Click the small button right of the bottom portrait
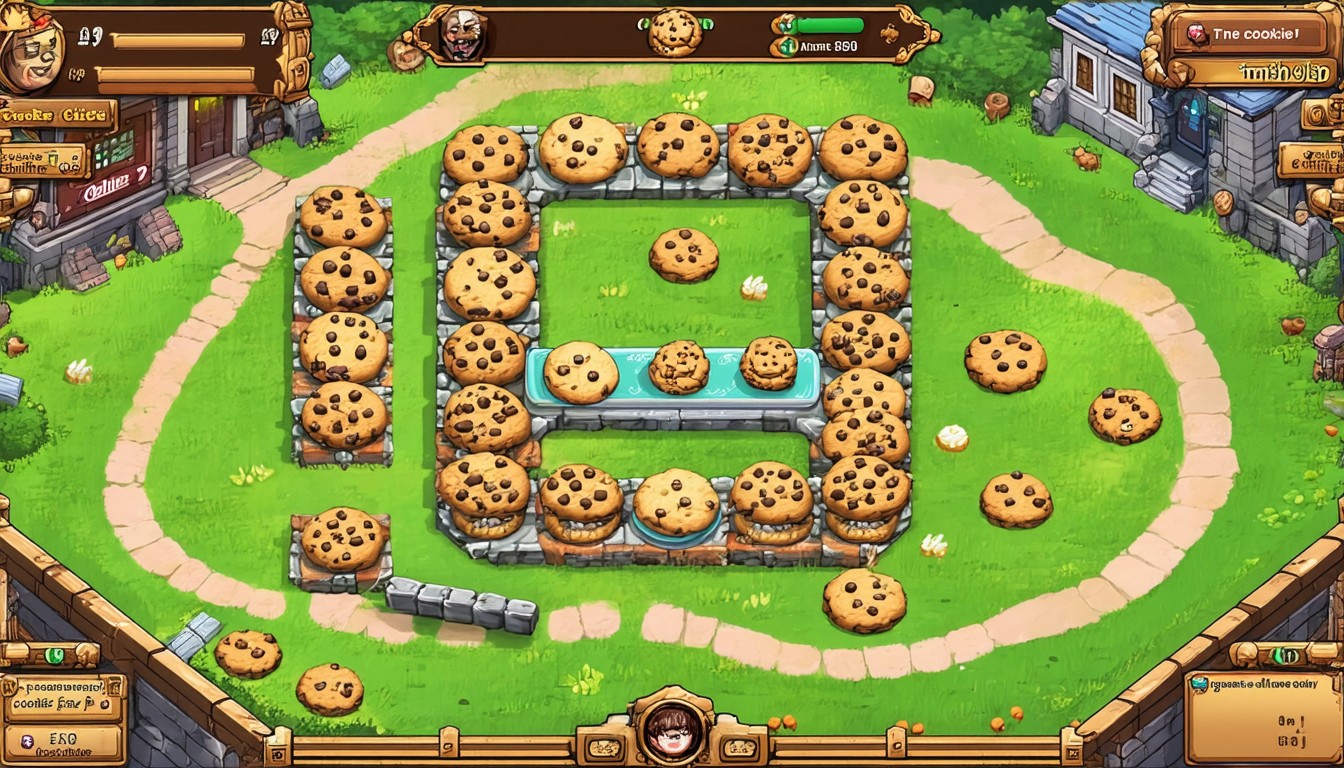 tap(738, 748)
